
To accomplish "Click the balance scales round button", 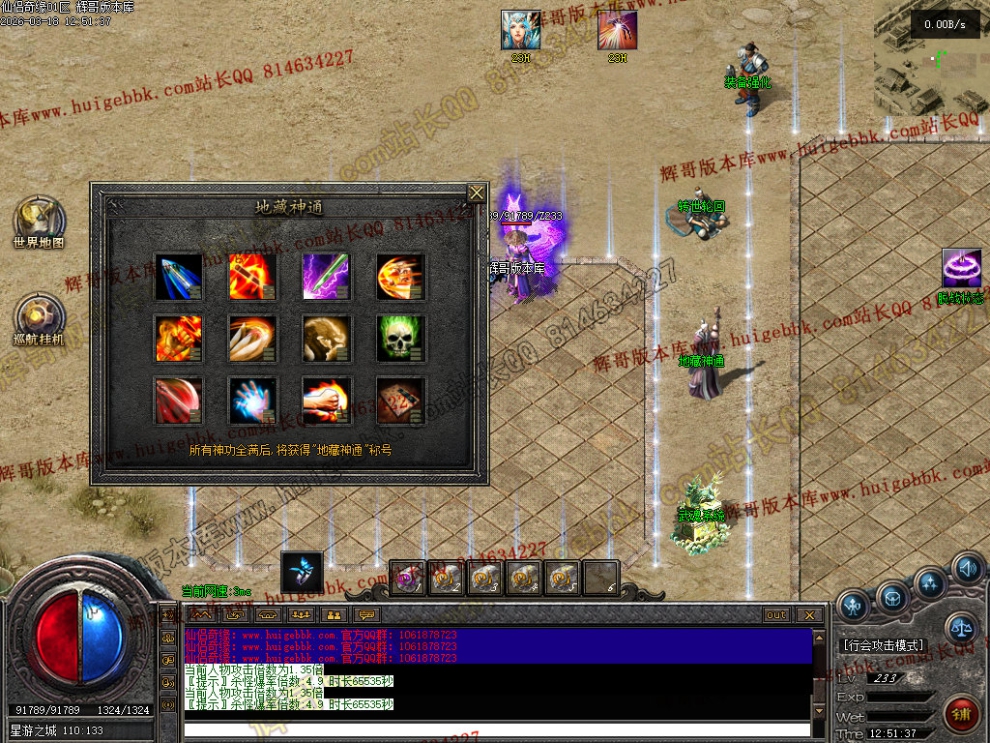I will (960, 628).
